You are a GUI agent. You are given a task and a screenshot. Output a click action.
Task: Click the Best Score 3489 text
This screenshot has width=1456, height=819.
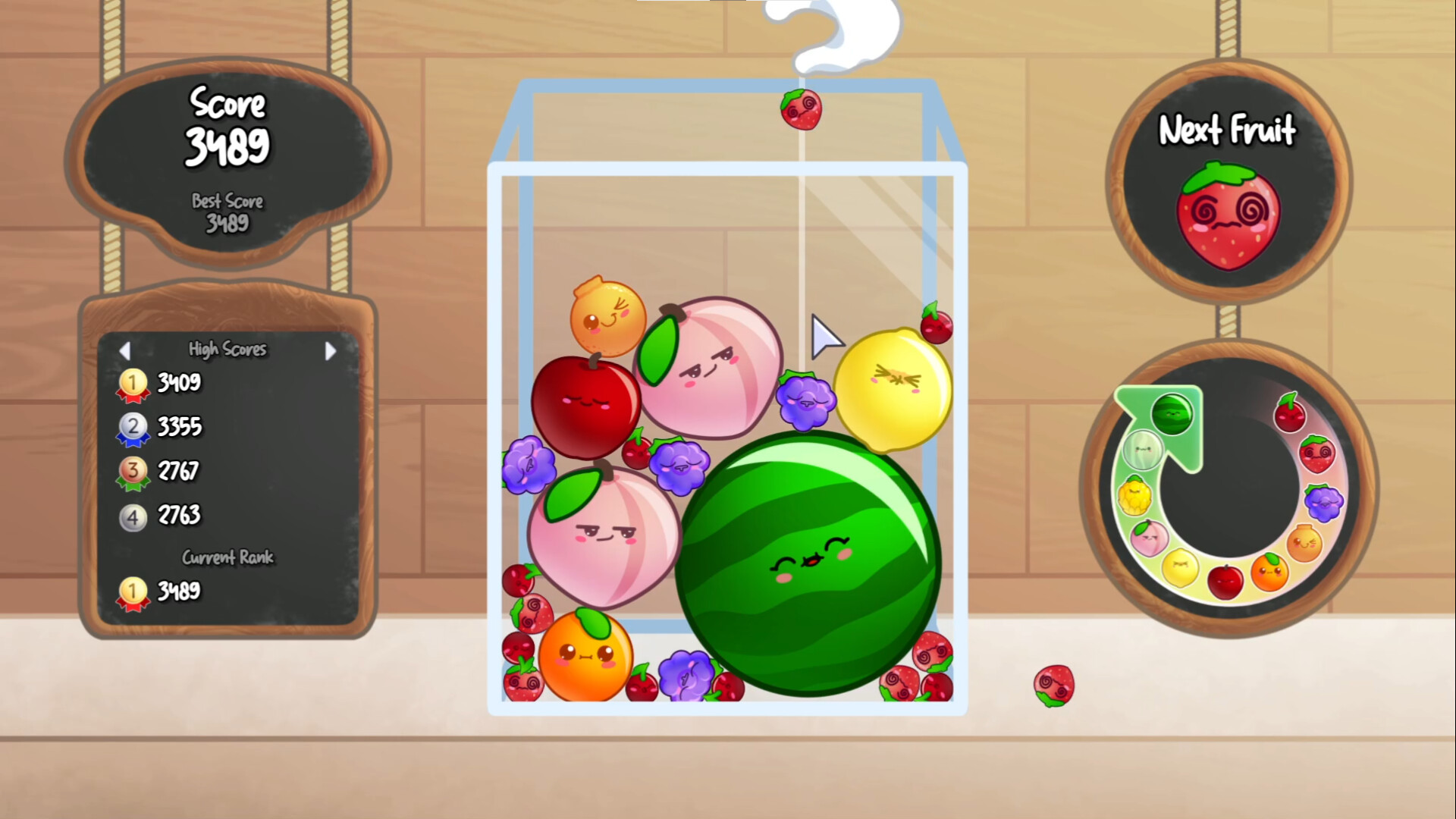click(228, 213)
